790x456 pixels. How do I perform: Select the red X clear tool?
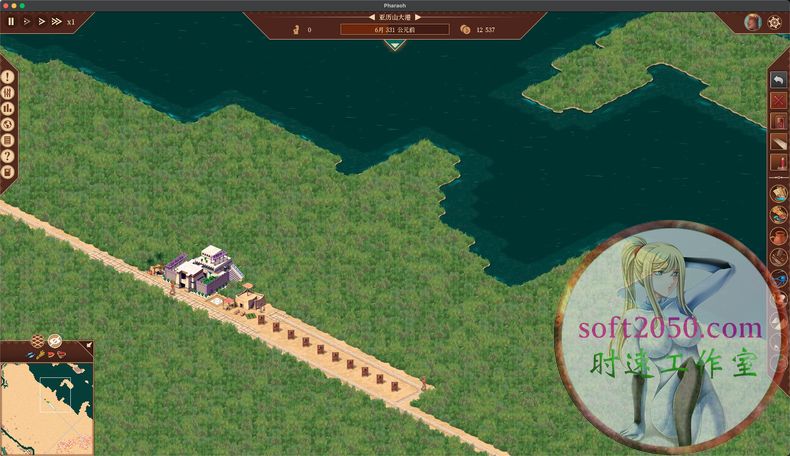(779, 101)
